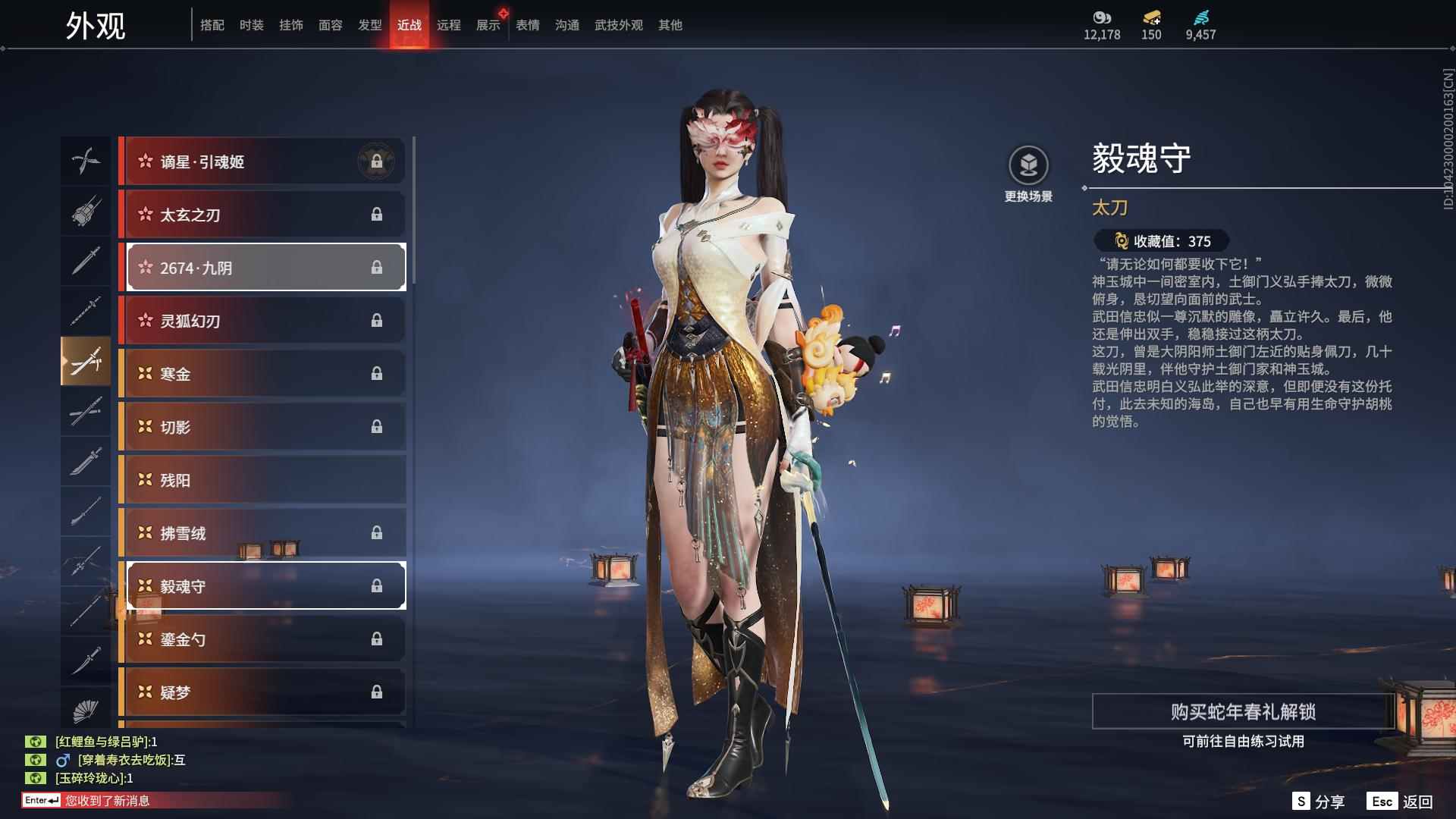Switch to the 时装 tab
The height and width of the screenshot is (819, 1456).
point(250,24)
